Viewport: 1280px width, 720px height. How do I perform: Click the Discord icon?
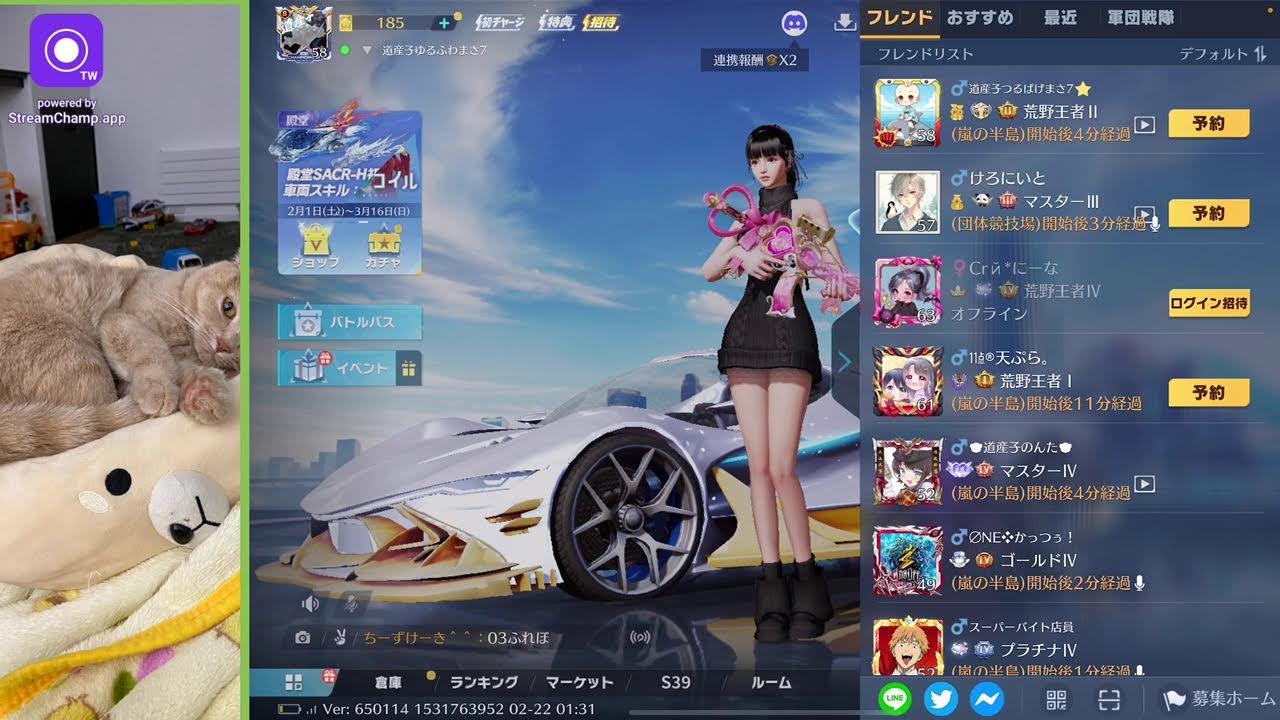[794, 24]
